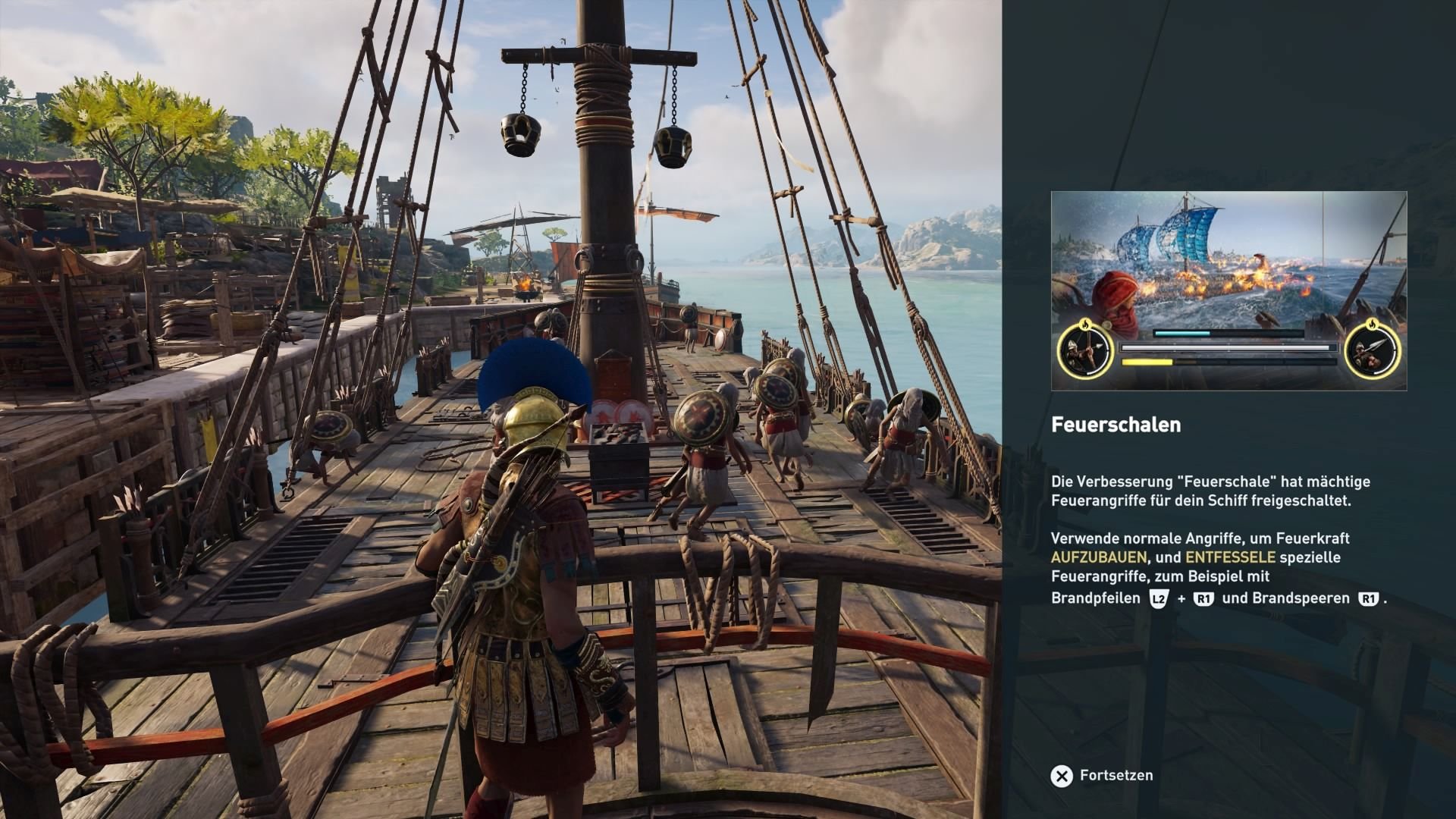
Task: Click the R1 icon next to L2
Action: (1204, 599)
